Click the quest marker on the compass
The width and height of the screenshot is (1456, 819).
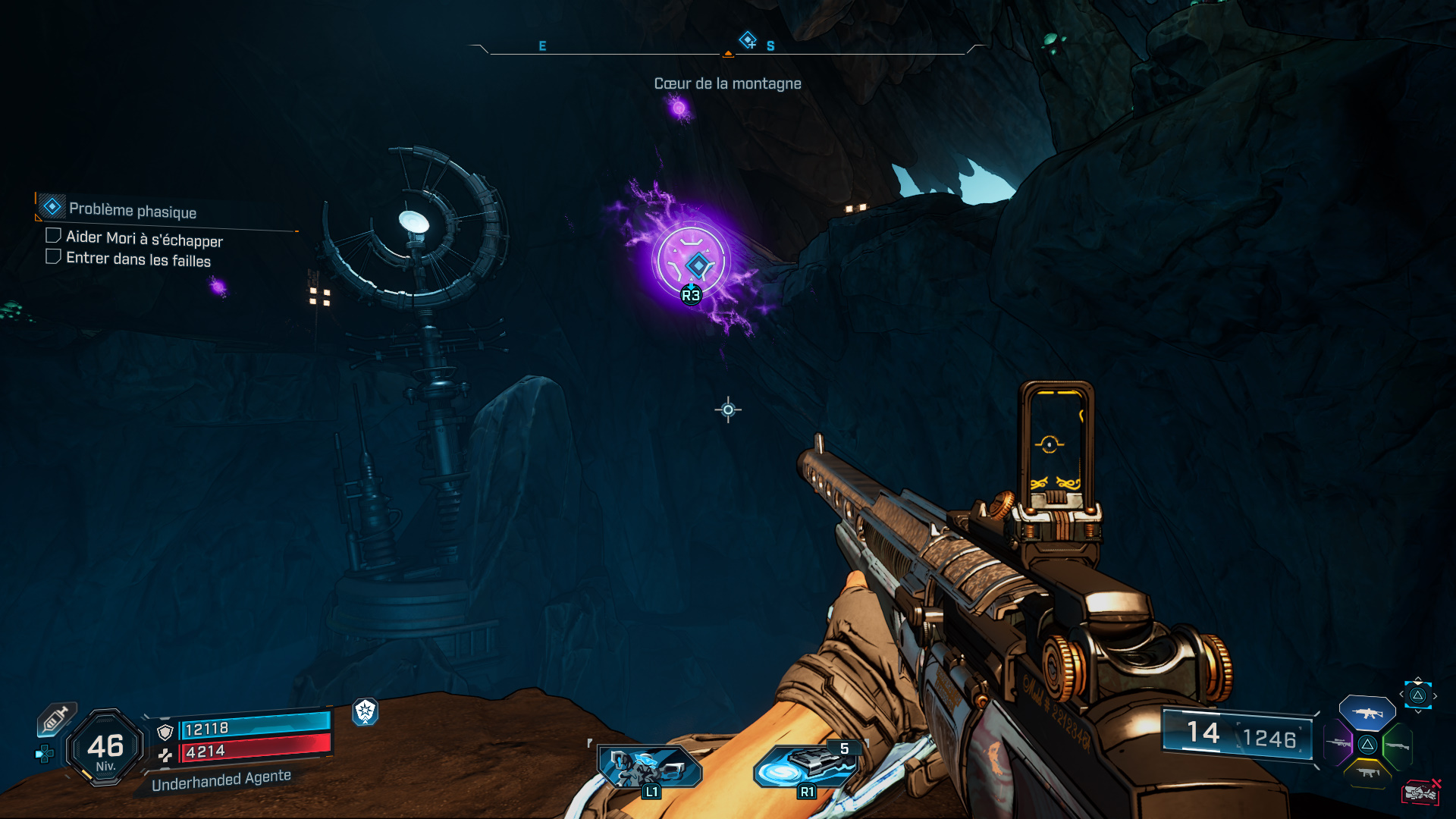click(748, 39)
